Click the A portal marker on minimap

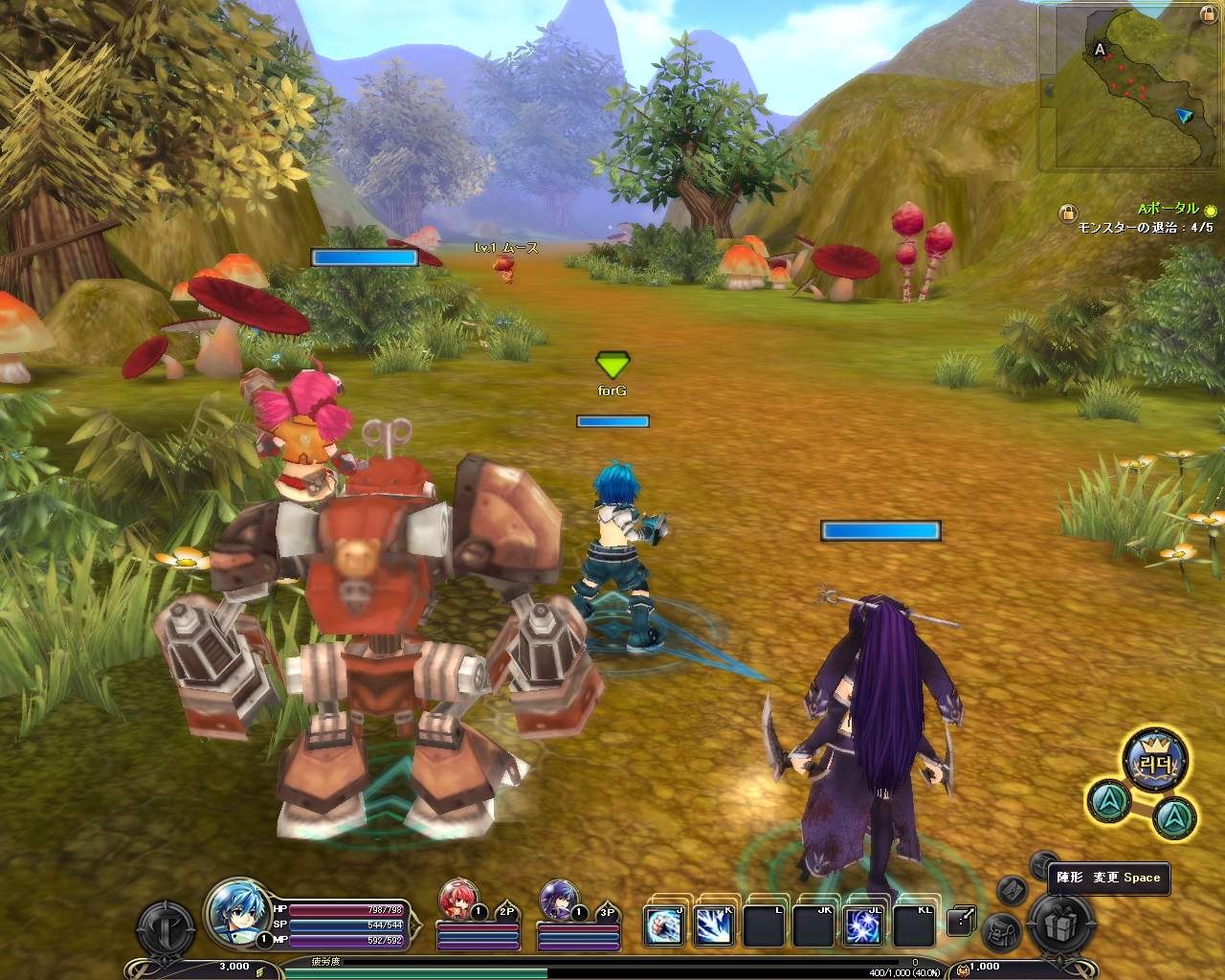[x=1100, y=49]
